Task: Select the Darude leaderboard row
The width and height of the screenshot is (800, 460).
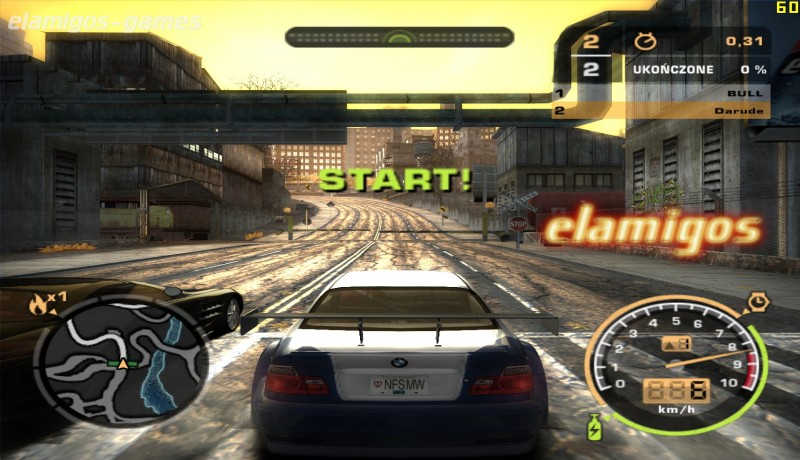Action: 660,111
